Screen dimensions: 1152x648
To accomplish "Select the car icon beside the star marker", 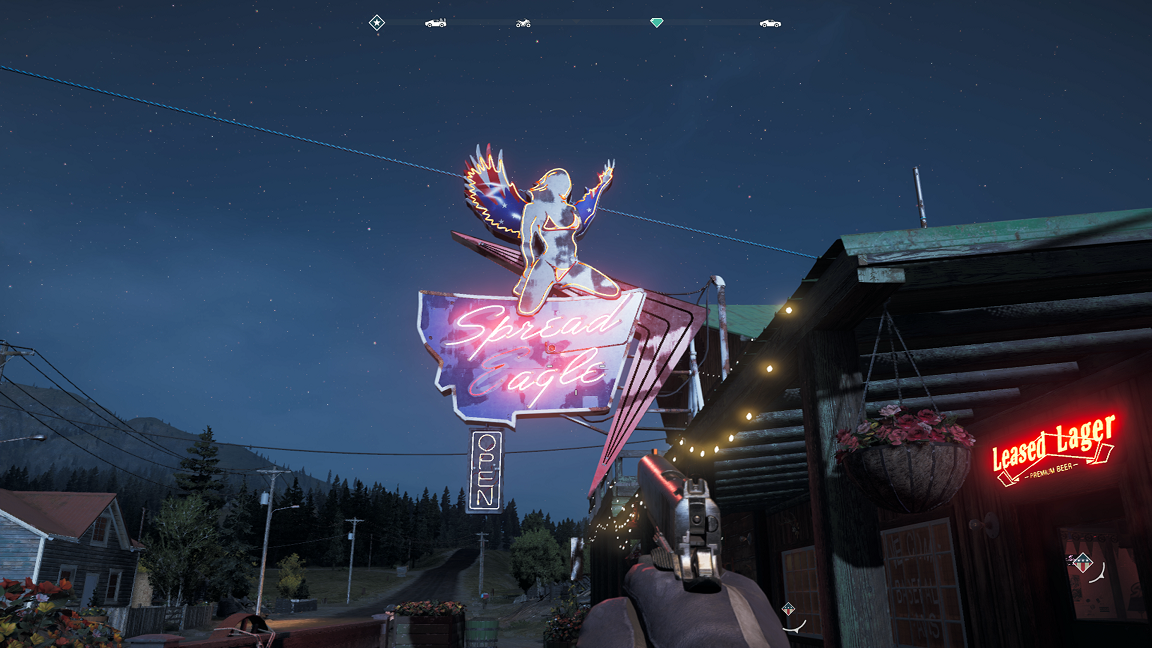I will 435,22.
